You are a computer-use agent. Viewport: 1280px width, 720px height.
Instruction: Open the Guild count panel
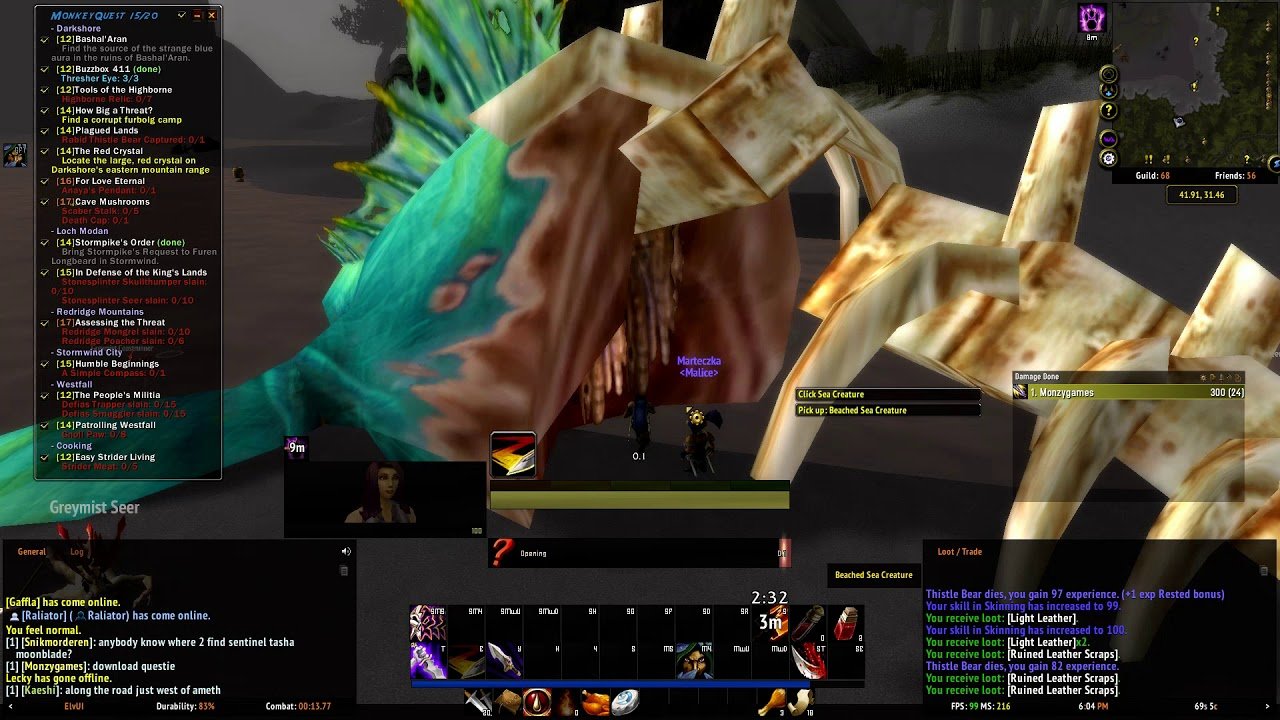point(1152,176)
